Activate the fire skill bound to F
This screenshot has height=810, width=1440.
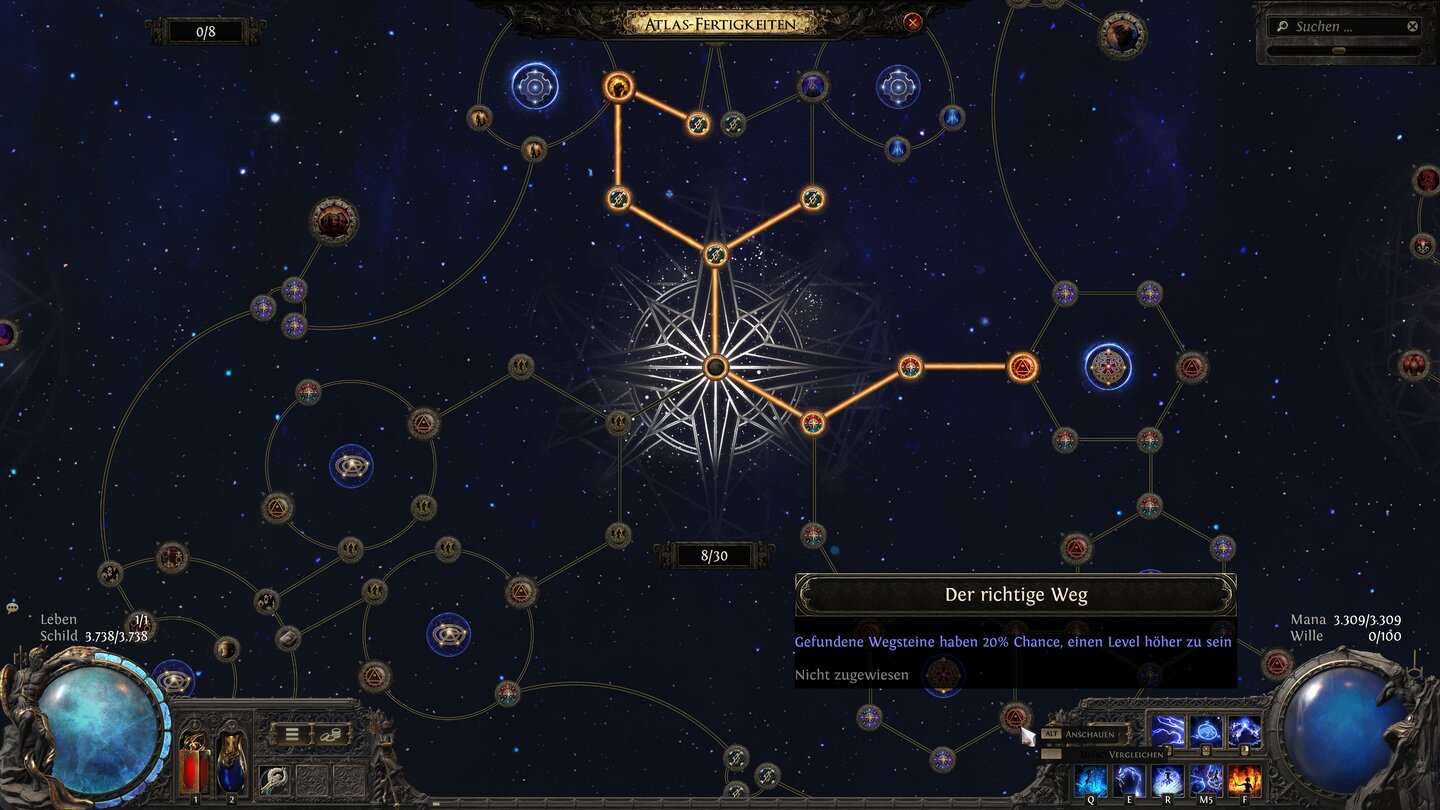point(1244,779)
